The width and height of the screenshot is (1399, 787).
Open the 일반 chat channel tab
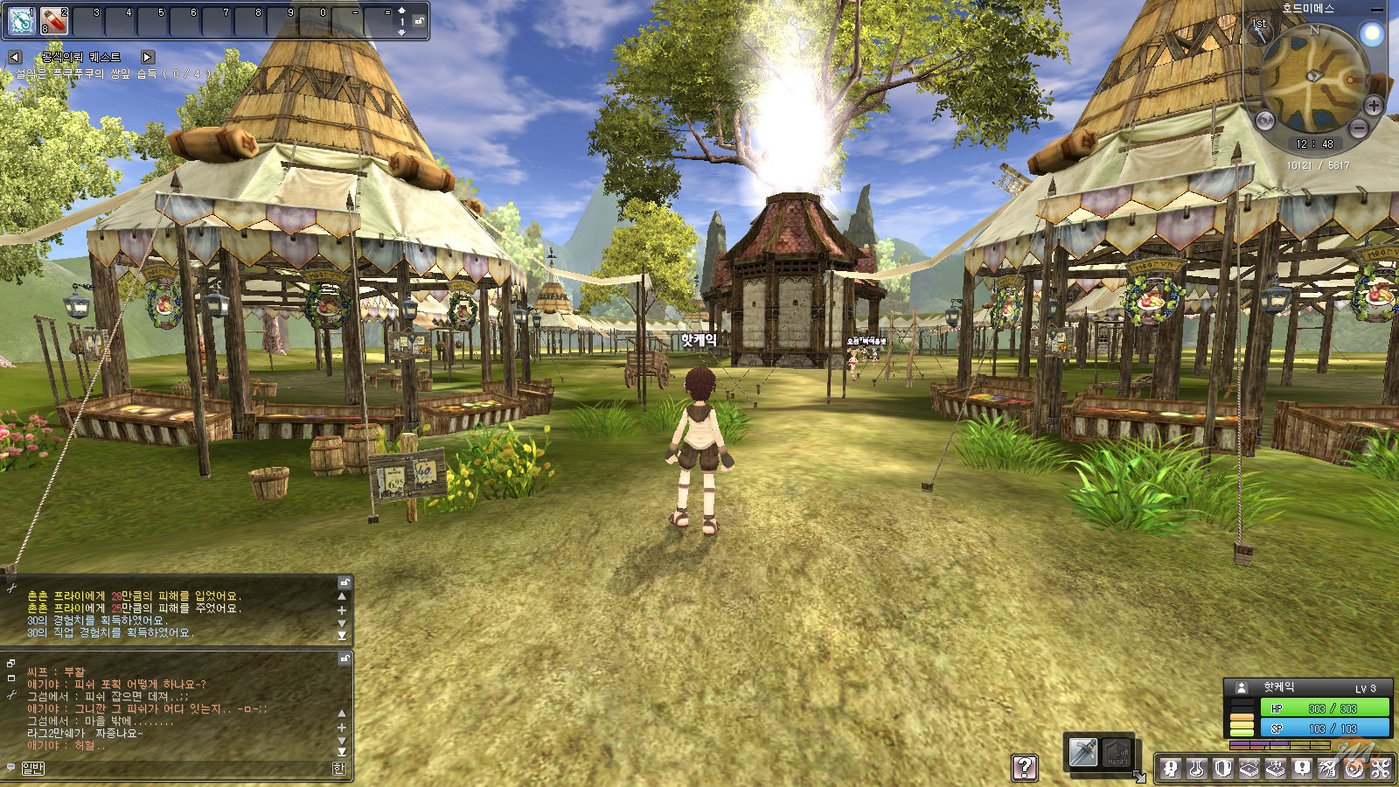(x=33, y=767)
